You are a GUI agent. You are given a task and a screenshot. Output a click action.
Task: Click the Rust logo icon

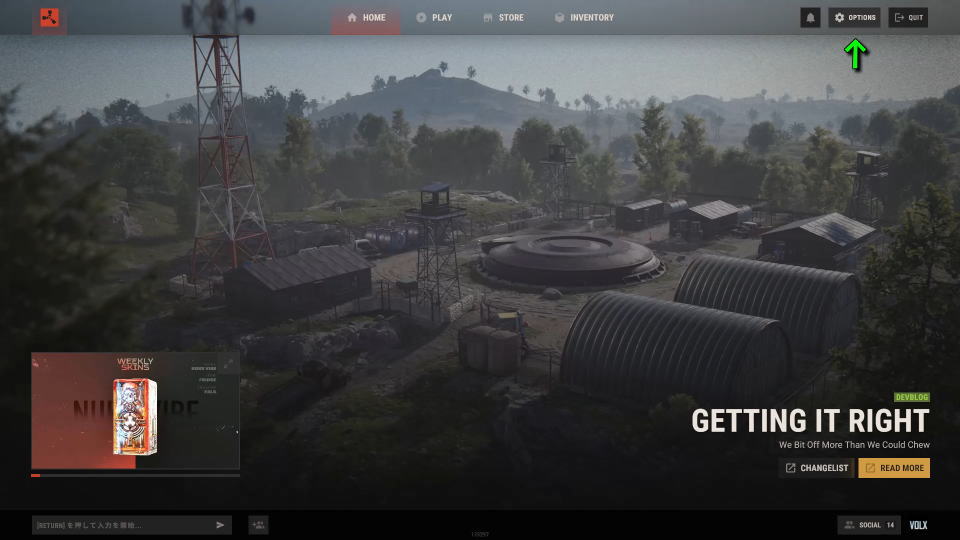pos(50,18)
